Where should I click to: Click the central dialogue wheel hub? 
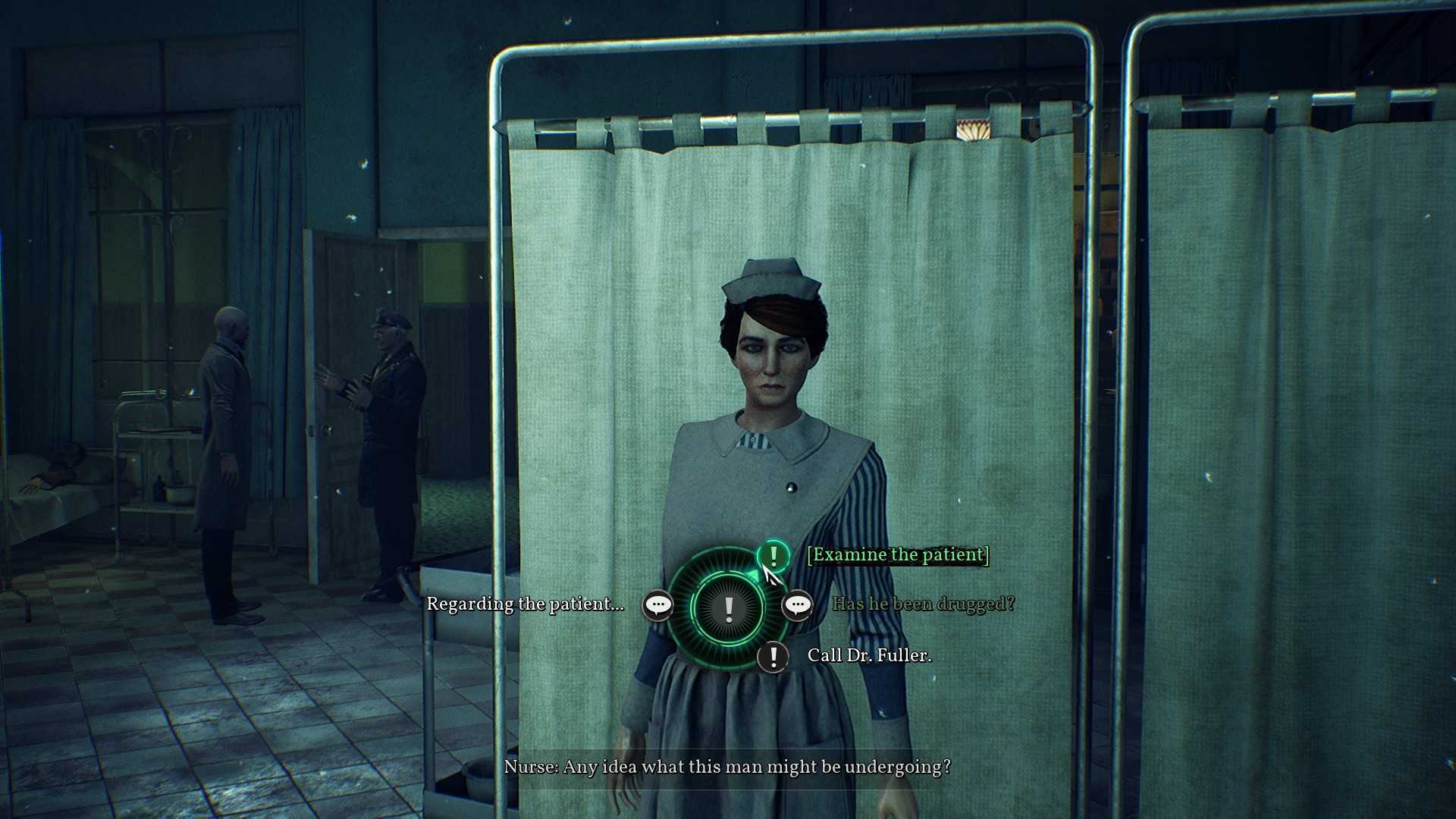pyautogui.click(x=728, y=608)
